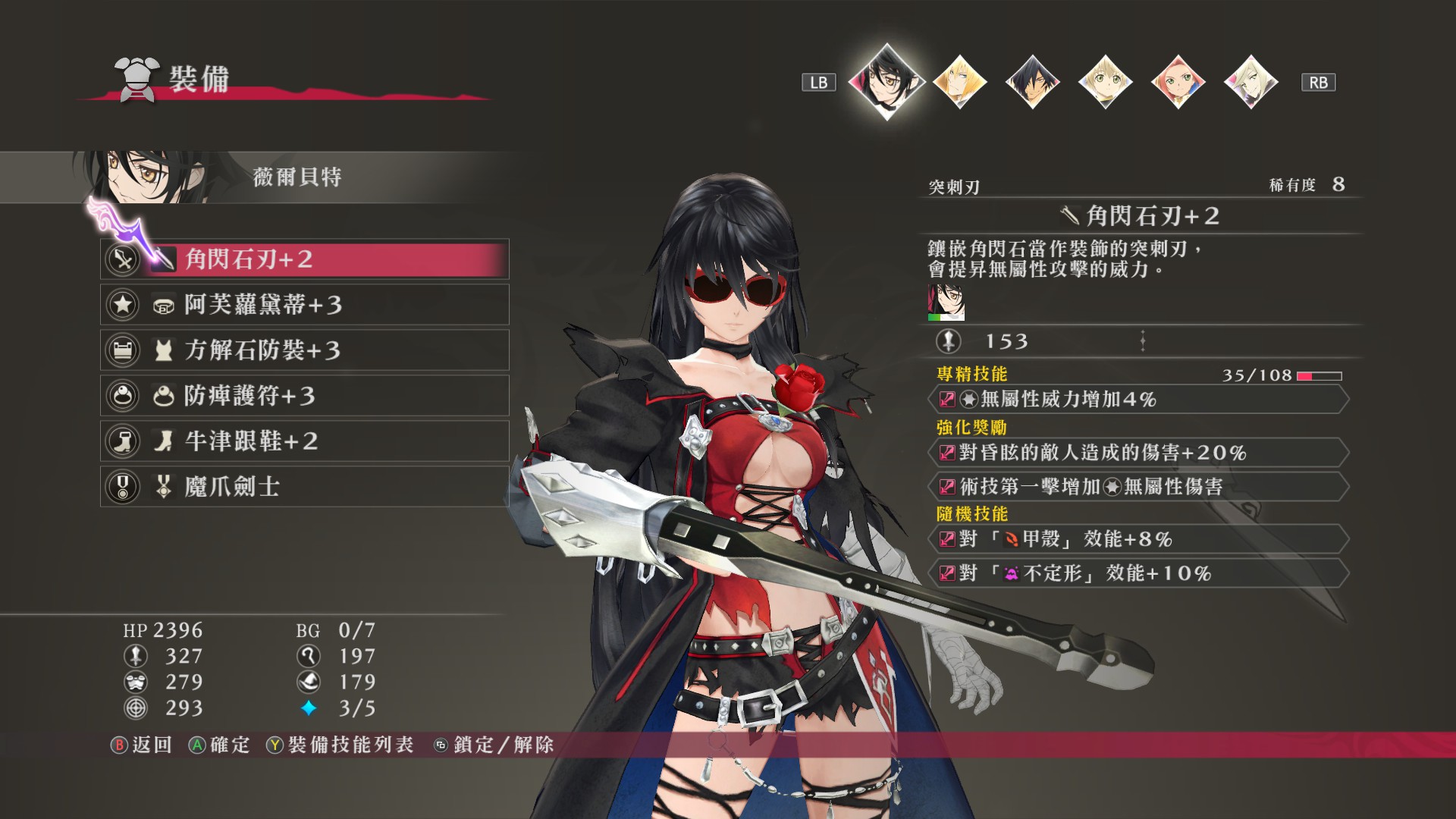The image size is (1456, 819).
Task: Select the 防痺護符+3 accessory slot
Action: coord(304,396)
